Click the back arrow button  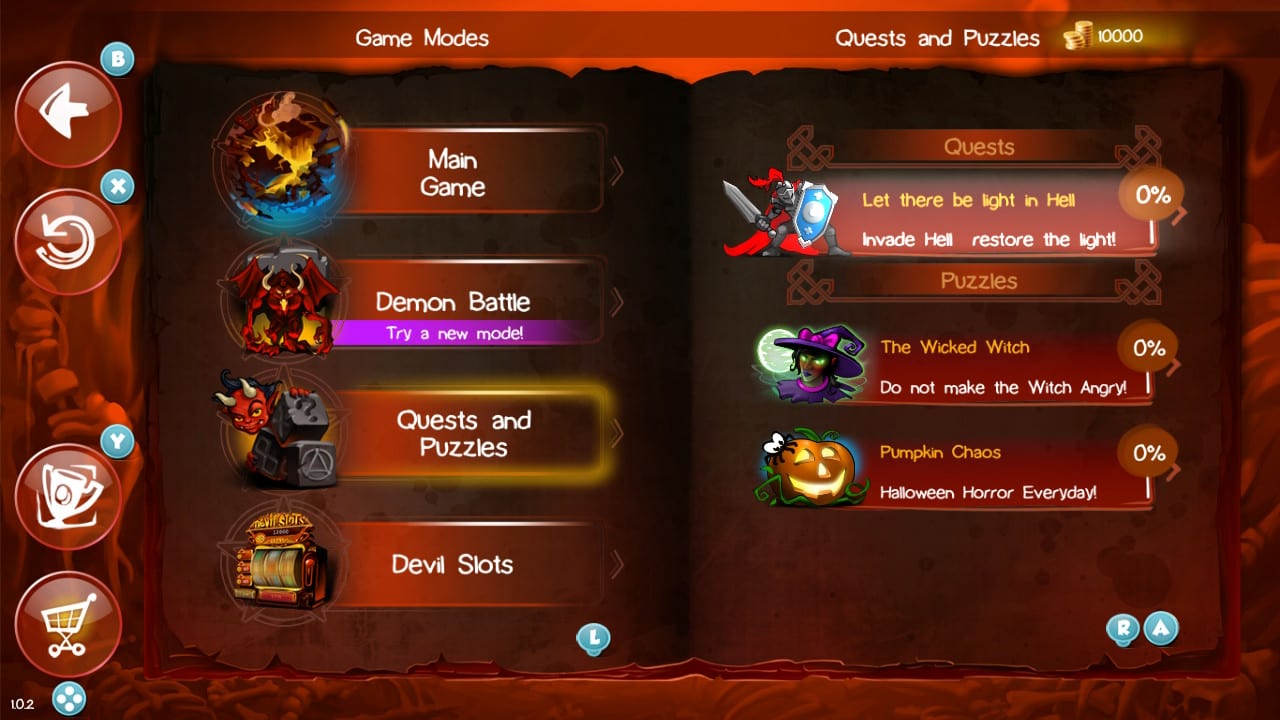pyautogui.click(x=68, y=113)
